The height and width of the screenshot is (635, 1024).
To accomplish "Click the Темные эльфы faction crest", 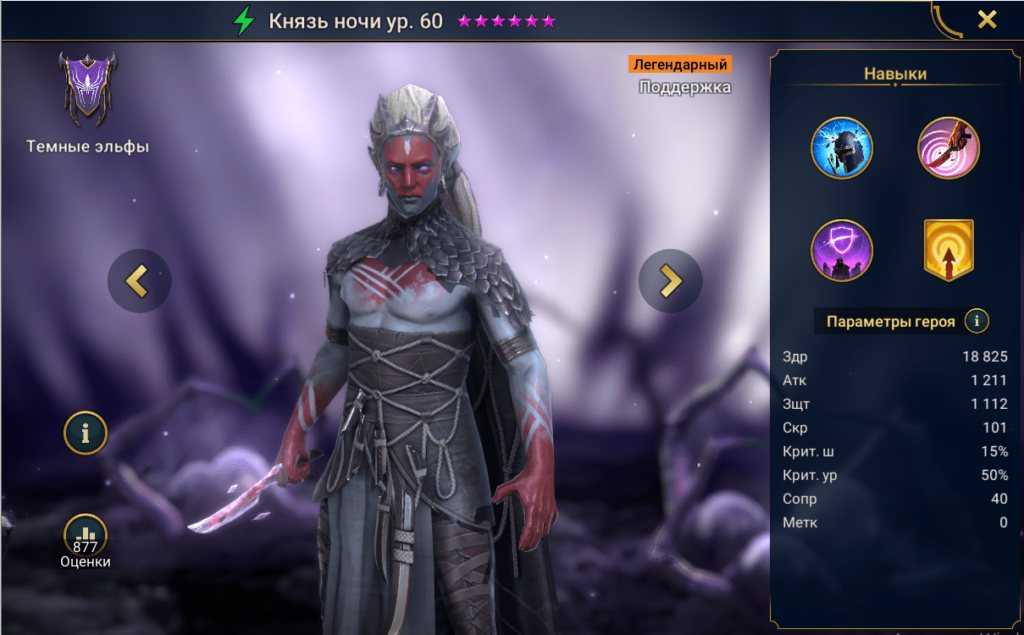I will click(x=87, y=89).
